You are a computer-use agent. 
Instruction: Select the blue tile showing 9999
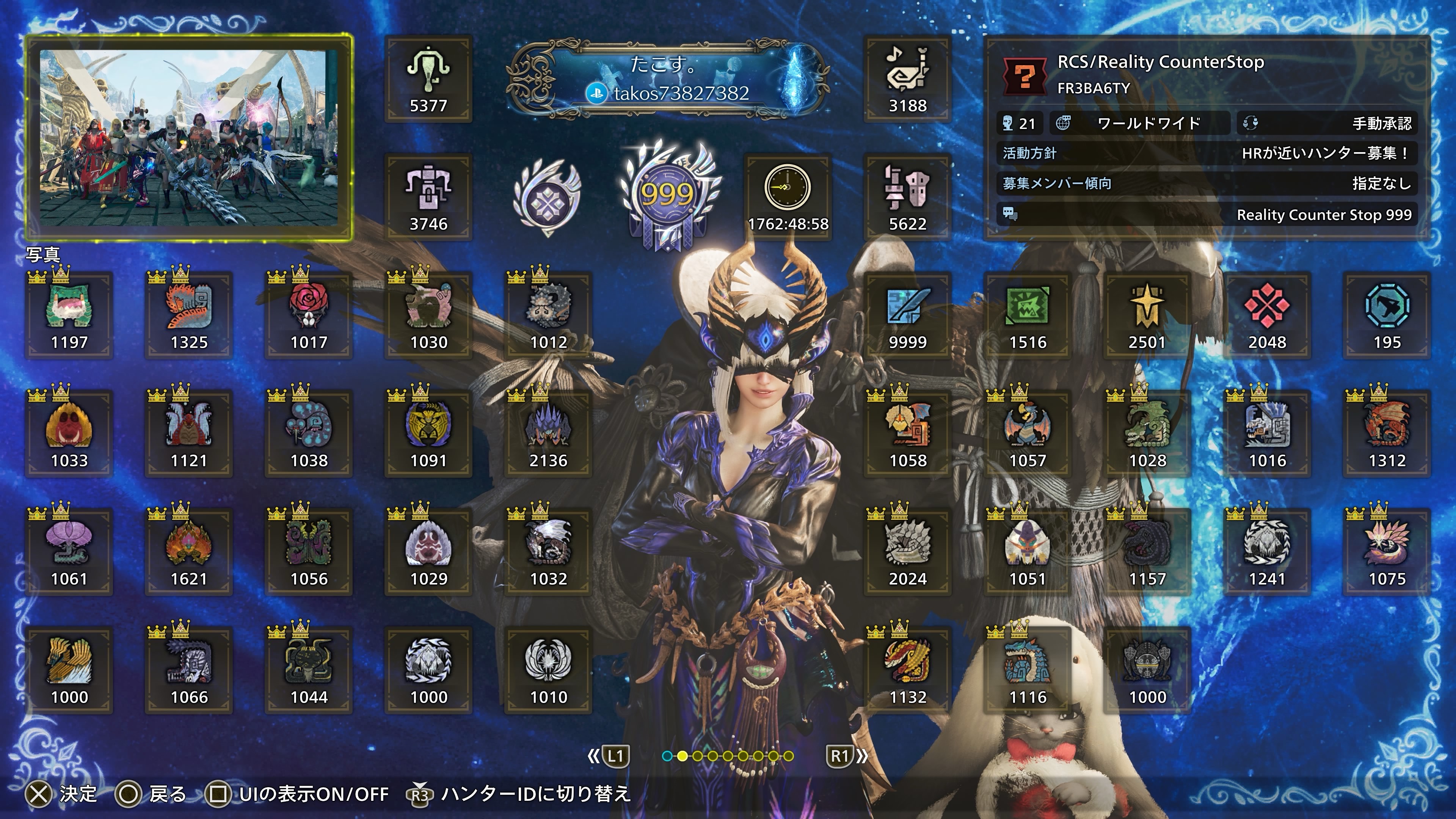click(907, 315)
